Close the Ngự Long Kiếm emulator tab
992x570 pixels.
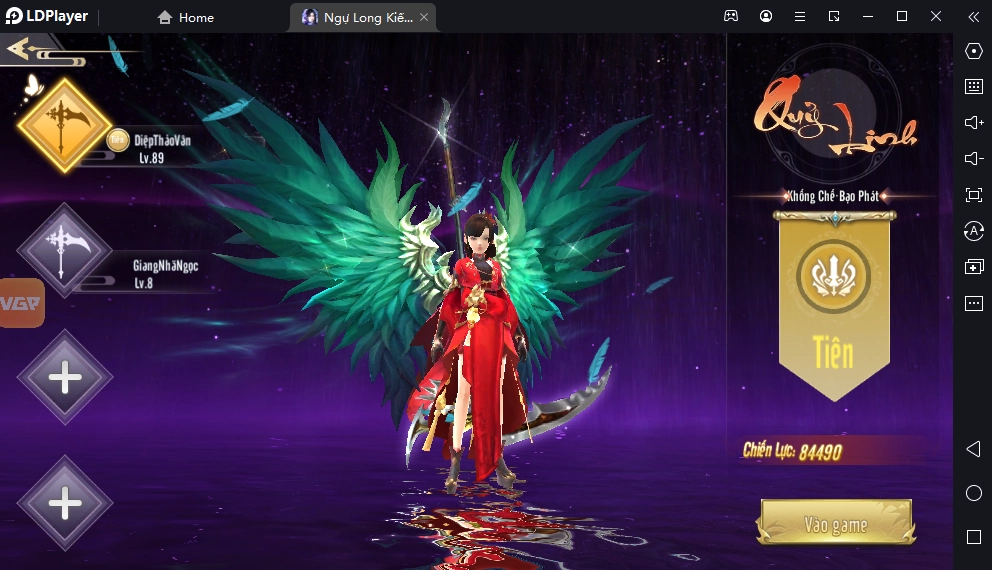[x=424, y=17]
